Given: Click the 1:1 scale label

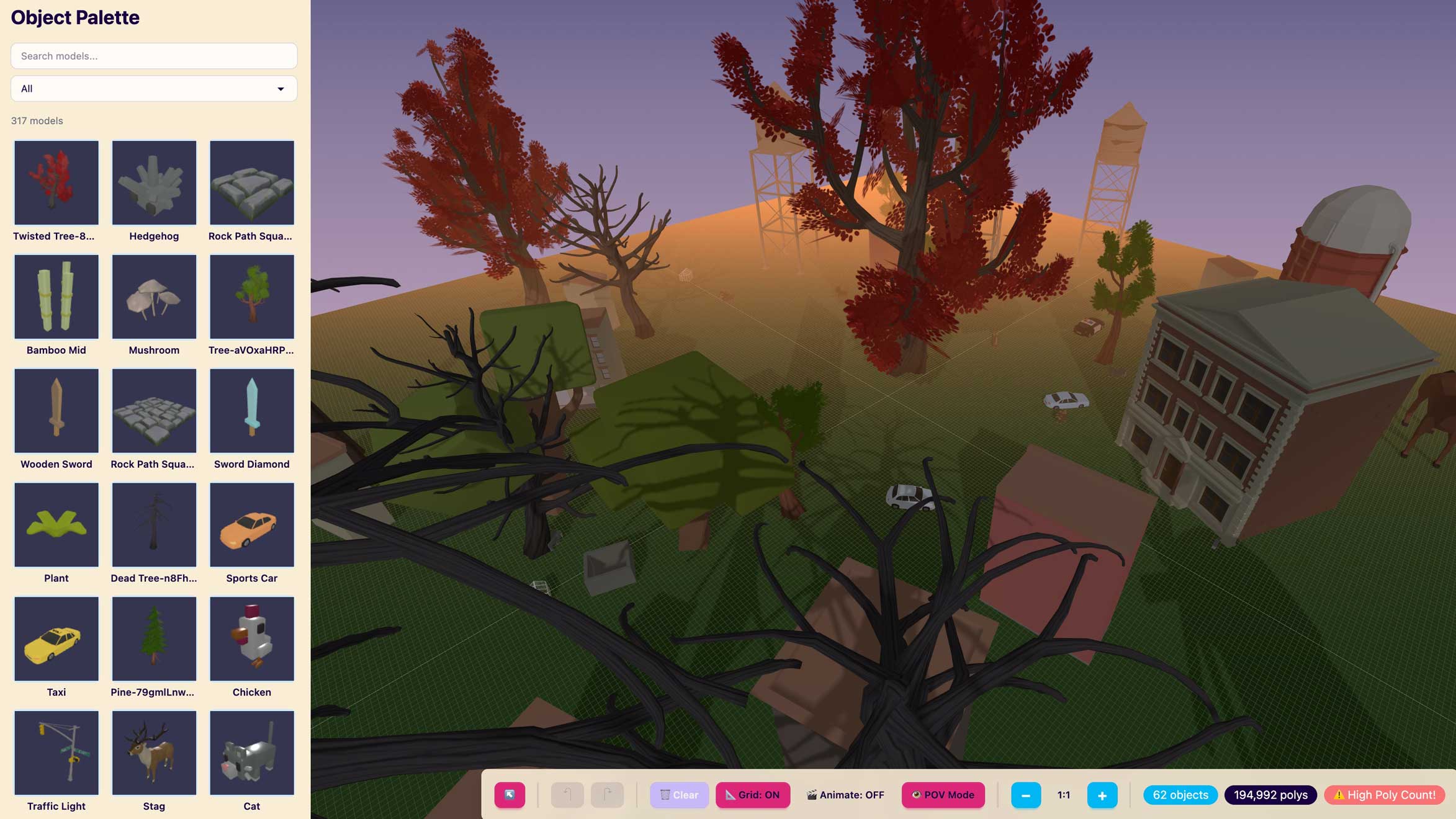Looking at the screenshot, I should [1063, 795].
